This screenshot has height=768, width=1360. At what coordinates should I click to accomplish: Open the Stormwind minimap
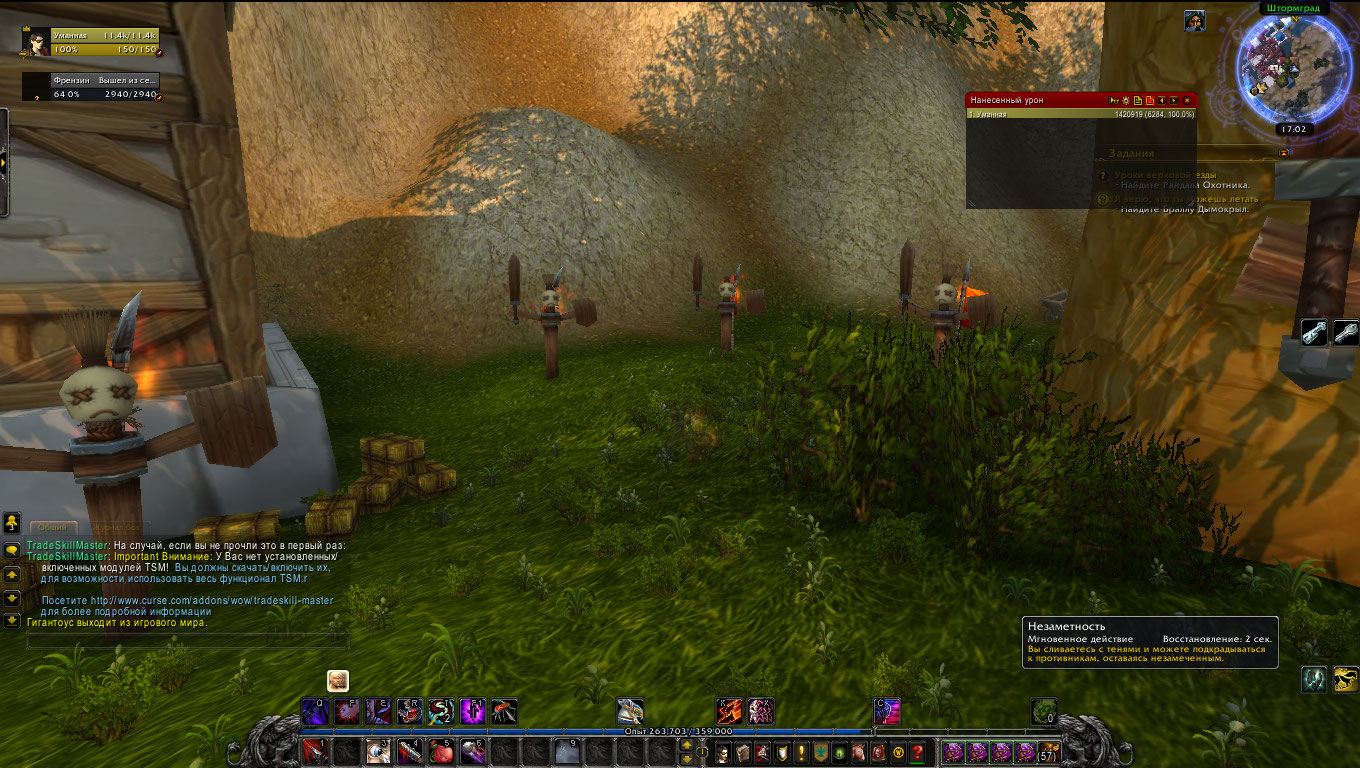point(1280,68)
